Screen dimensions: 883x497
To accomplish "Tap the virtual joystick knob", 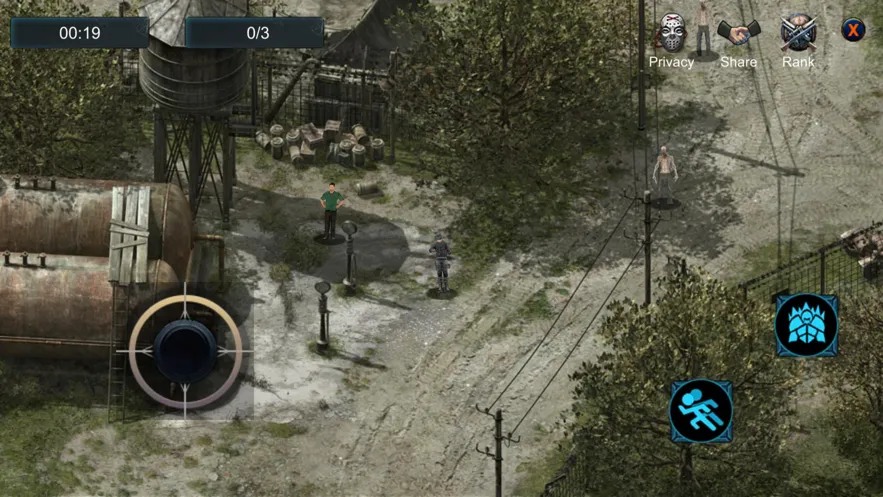I will [185, 351].
